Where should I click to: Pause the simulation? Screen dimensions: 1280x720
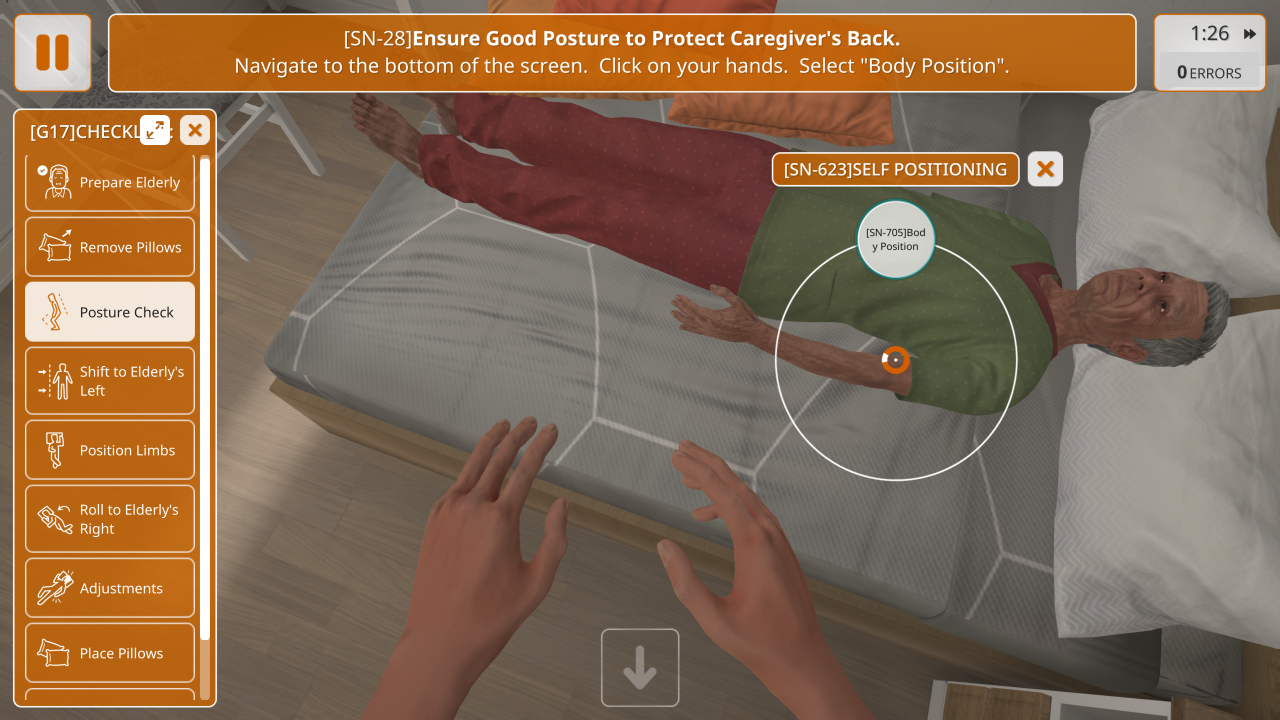pyautogui.click(x=52, y=52)
